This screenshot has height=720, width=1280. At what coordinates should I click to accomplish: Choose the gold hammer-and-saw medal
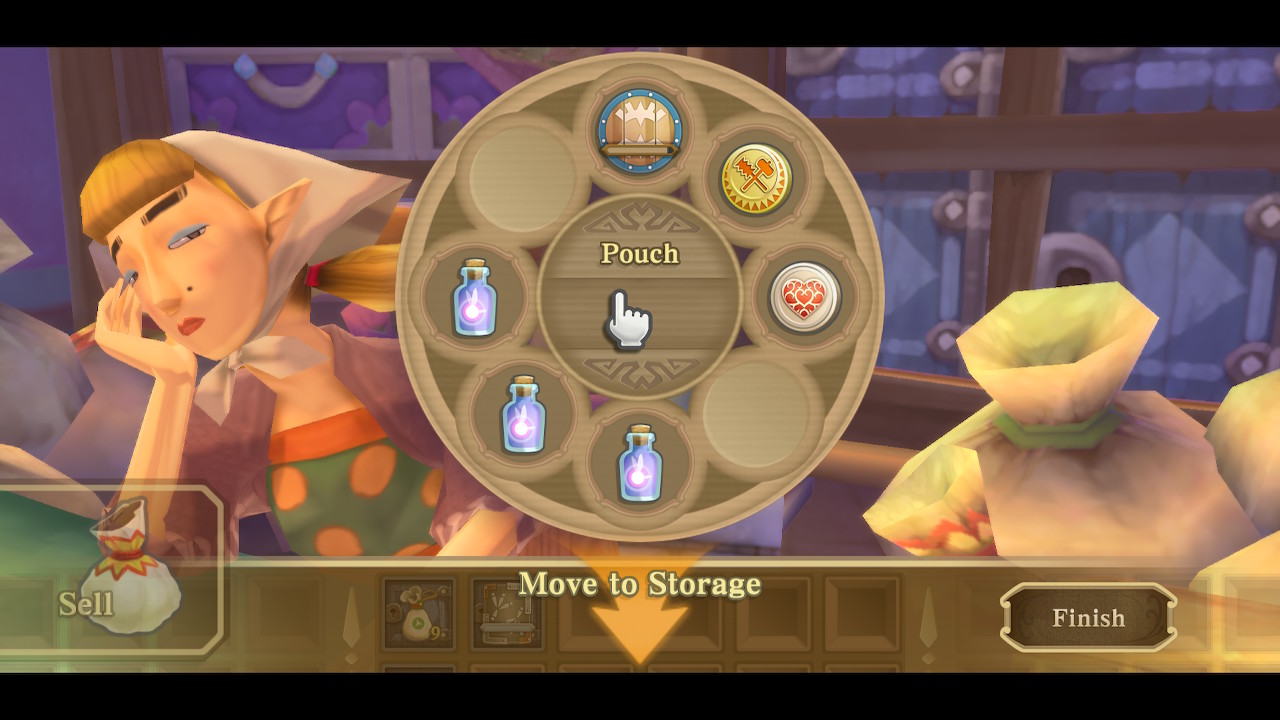[x=757, y=180]
